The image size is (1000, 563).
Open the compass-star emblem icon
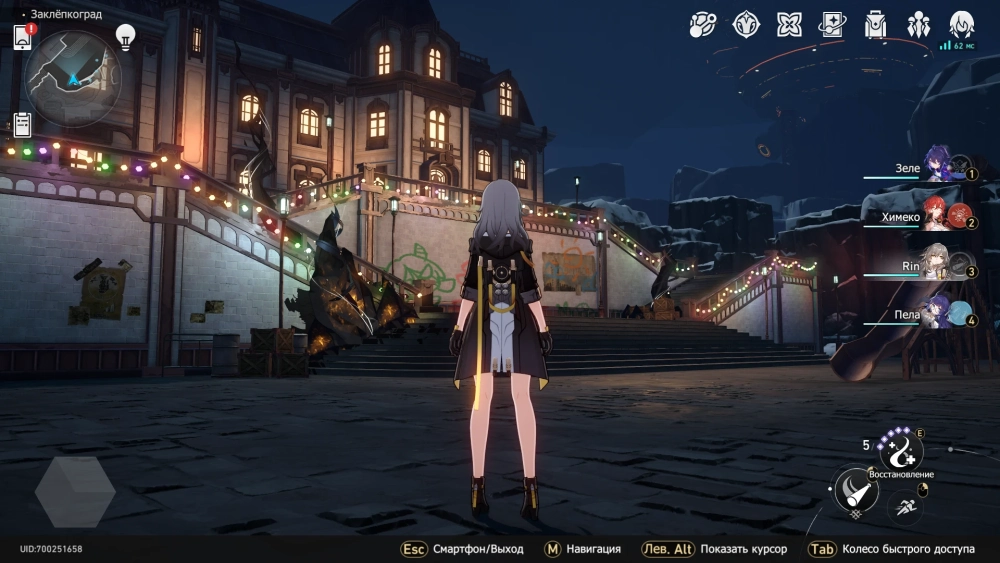tap(746, 24)
